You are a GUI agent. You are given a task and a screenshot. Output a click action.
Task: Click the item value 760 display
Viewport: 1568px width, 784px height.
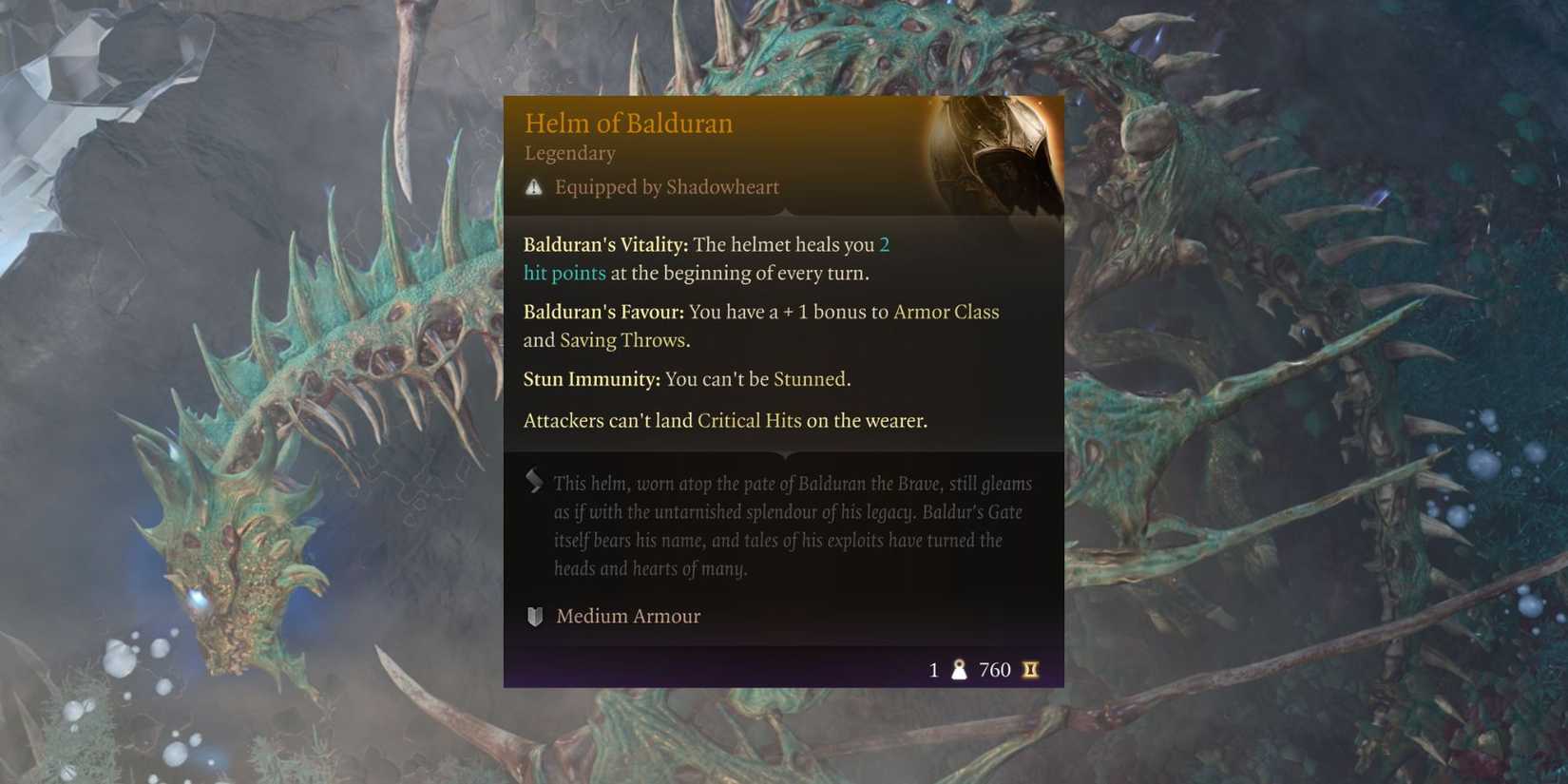[x=994, y=670]
